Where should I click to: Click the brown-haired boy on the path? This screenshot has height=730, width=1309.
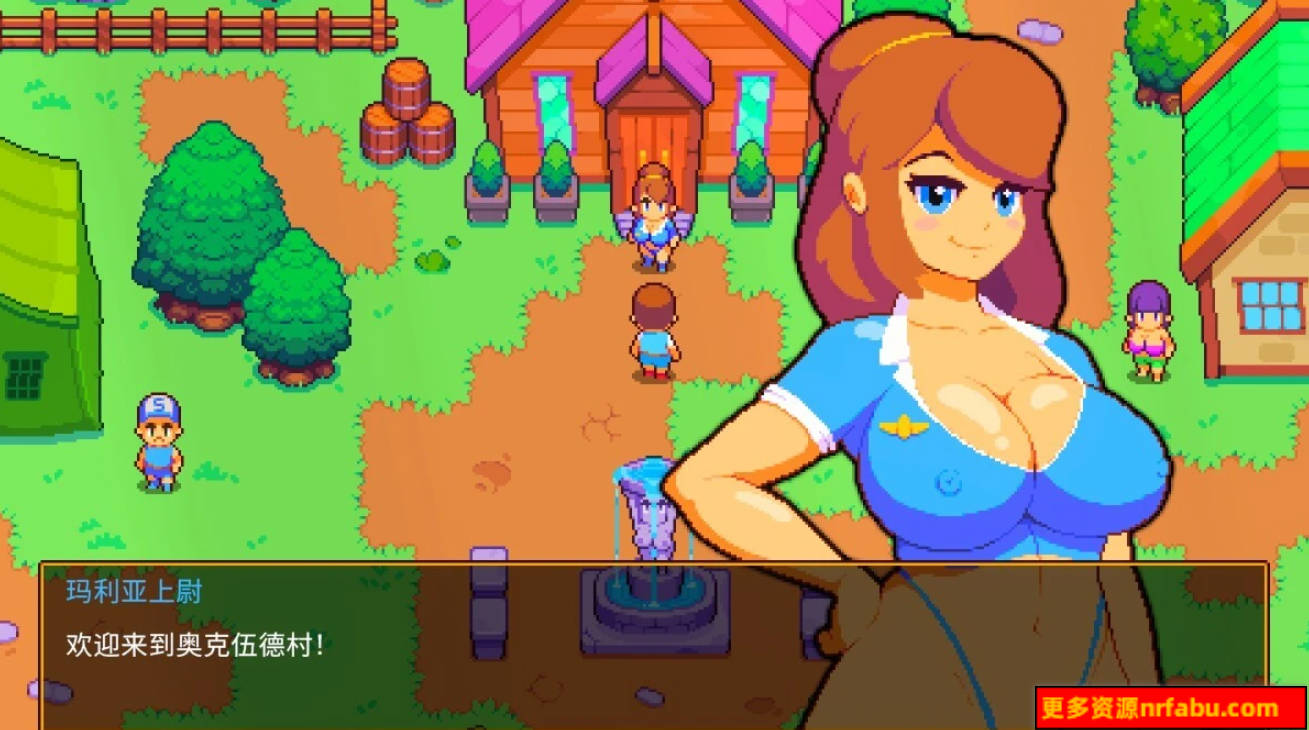[652, 330]
